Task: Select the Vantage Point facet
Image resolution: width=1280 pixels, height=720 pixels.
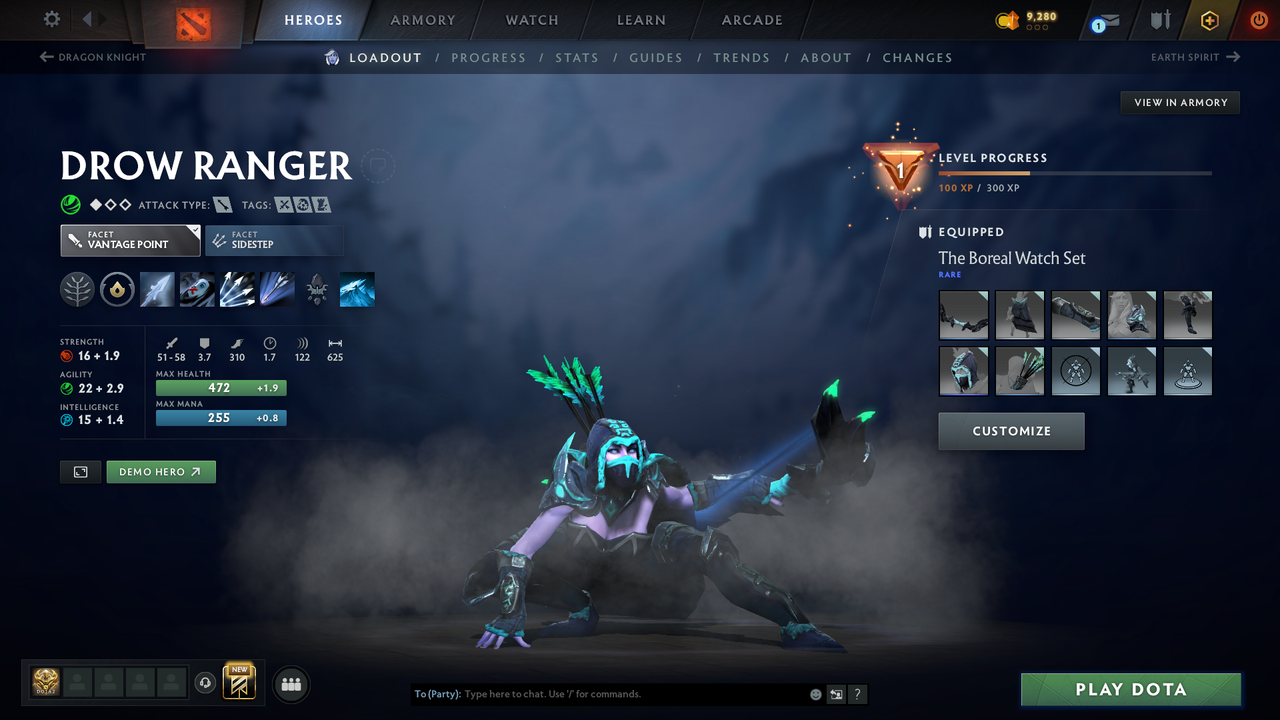Action: (x=130, y=240)
